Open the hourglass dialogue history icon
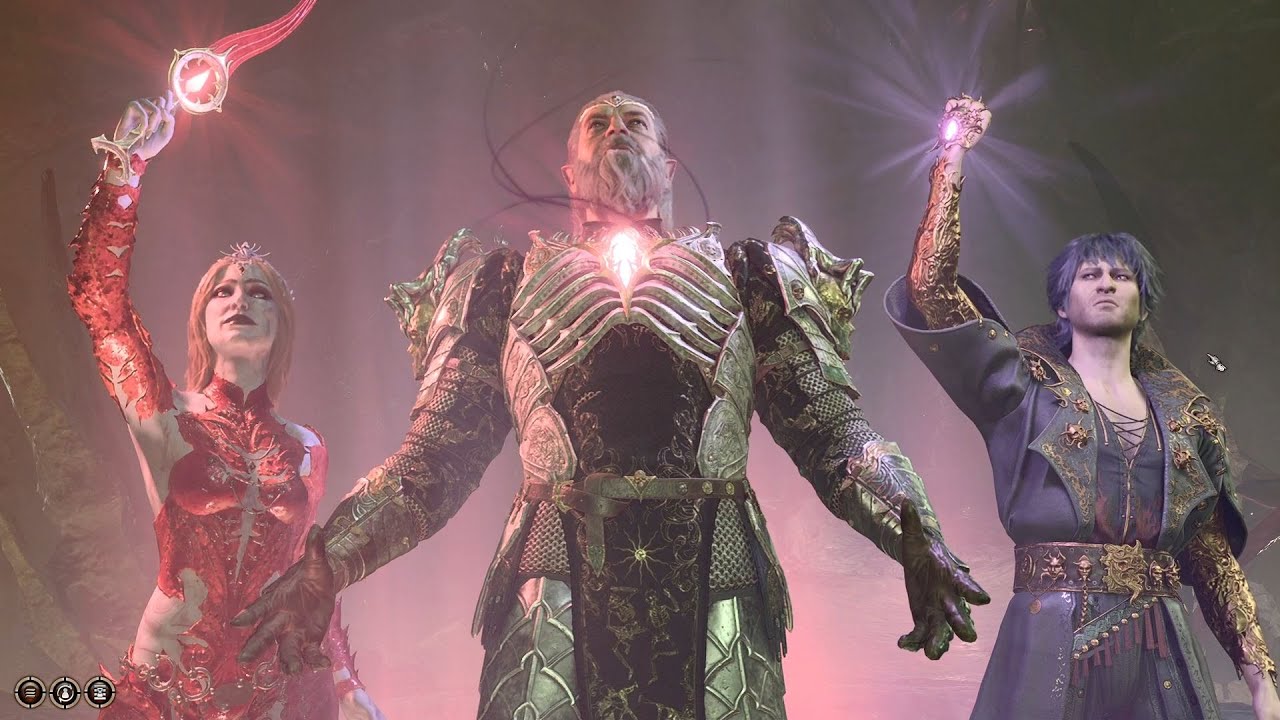 (99, 691)
